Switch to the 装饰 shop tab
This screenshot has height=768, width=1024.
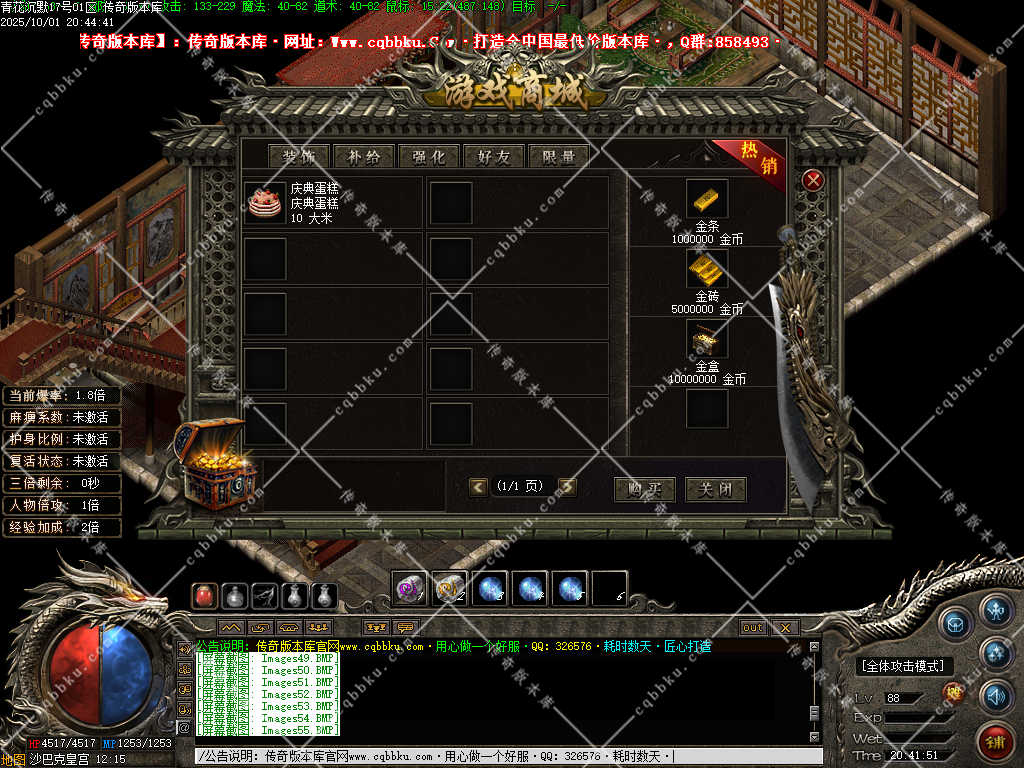pos(299,156)
